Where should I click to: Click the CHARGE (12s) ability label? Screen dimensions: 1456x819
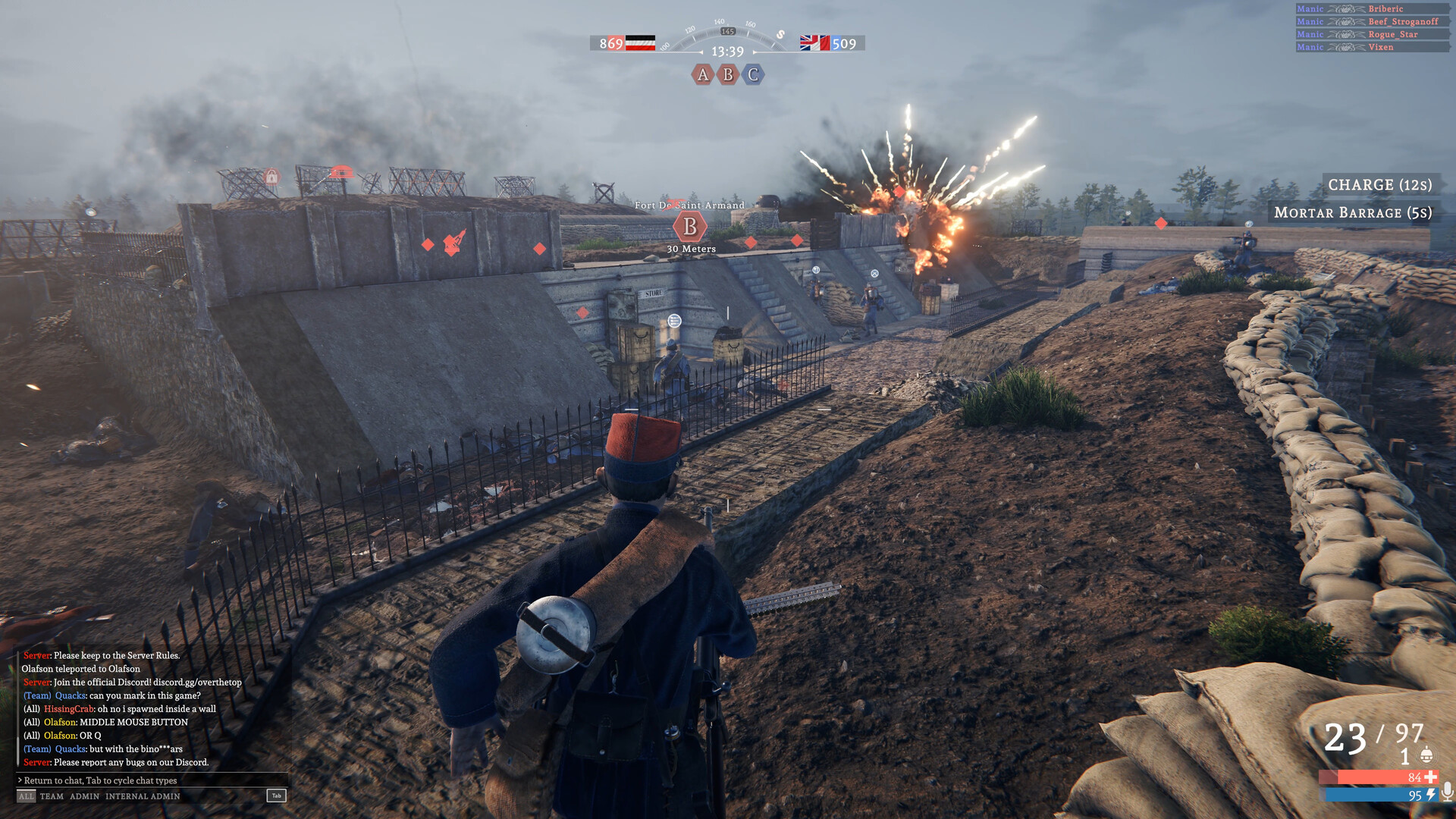point(1379,185)
